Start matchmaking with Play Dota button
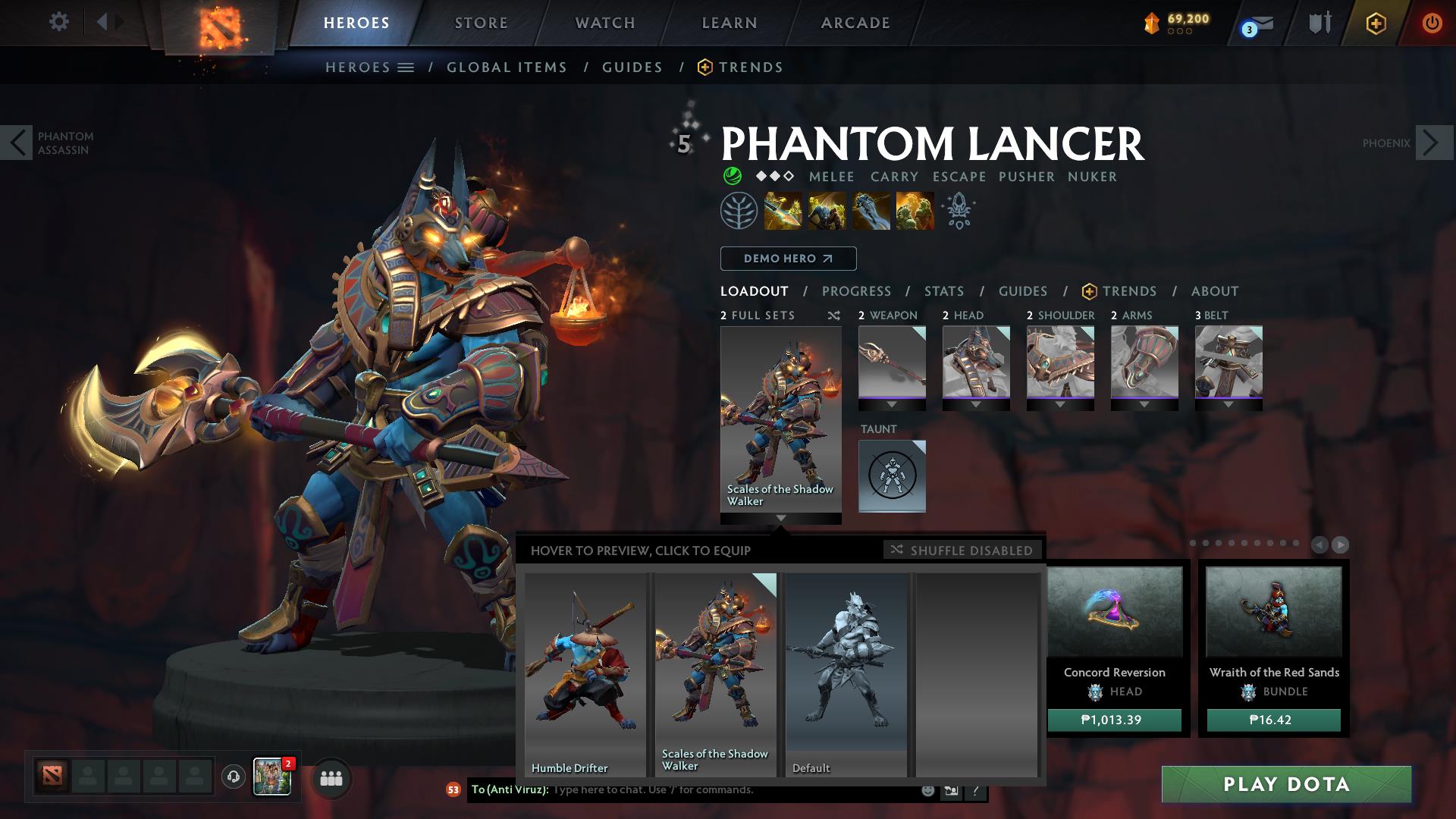 (x=1286, y=784)
